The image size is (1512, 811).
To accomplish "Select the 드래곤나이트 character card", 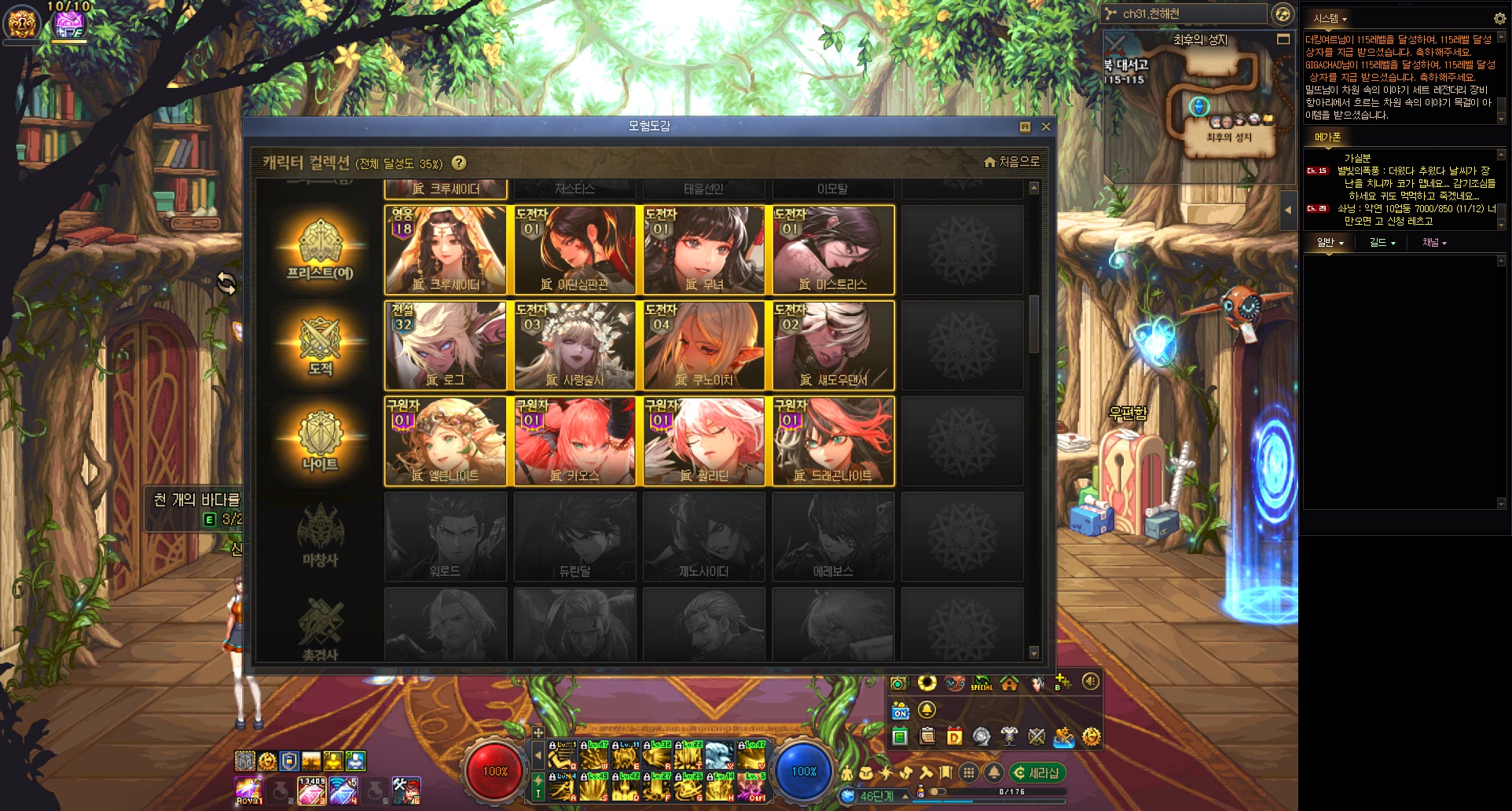I will (833, 441).
